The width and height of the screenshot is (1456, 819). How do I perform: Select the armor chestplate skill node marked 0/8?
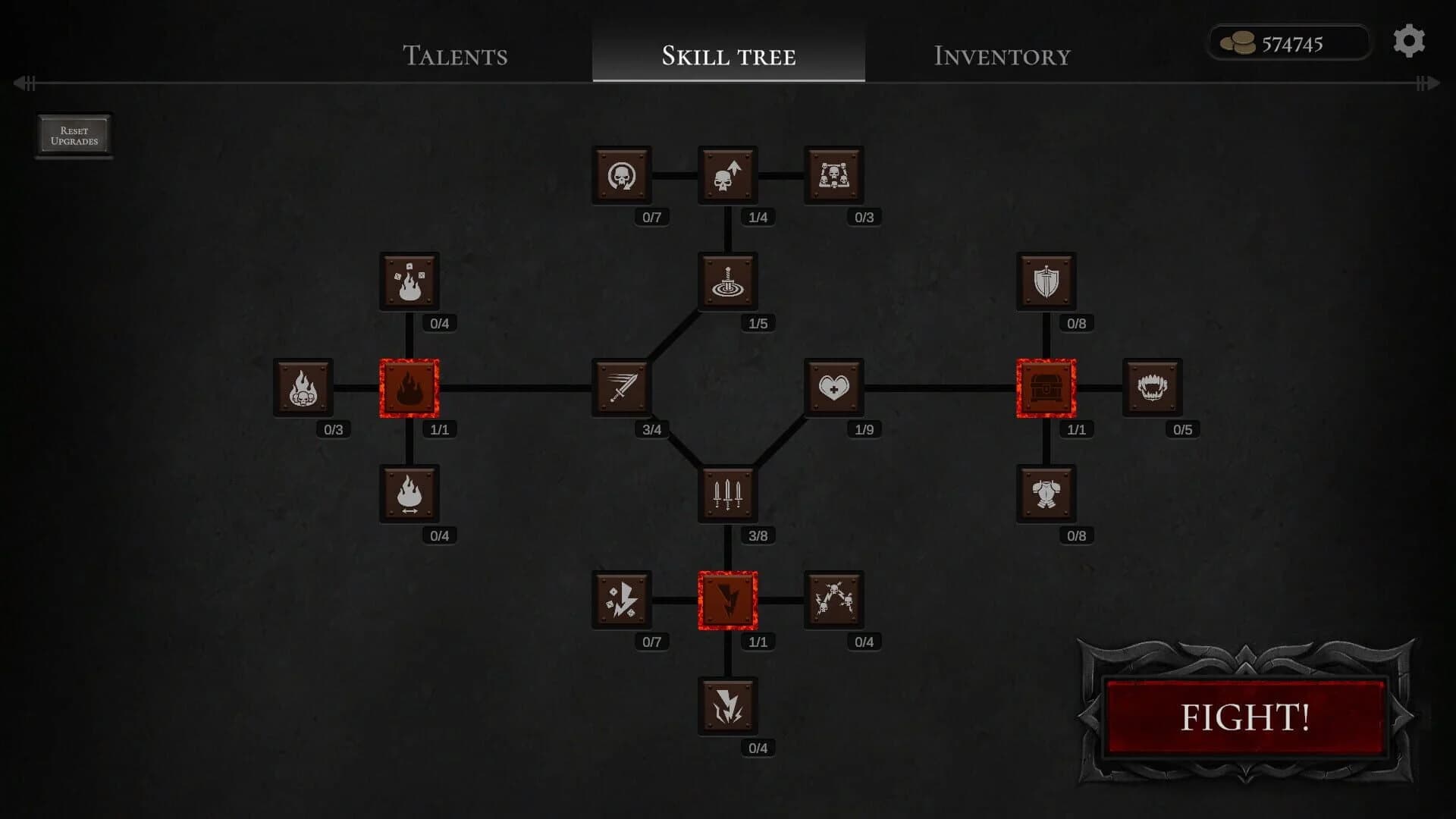coord(1046,494)
